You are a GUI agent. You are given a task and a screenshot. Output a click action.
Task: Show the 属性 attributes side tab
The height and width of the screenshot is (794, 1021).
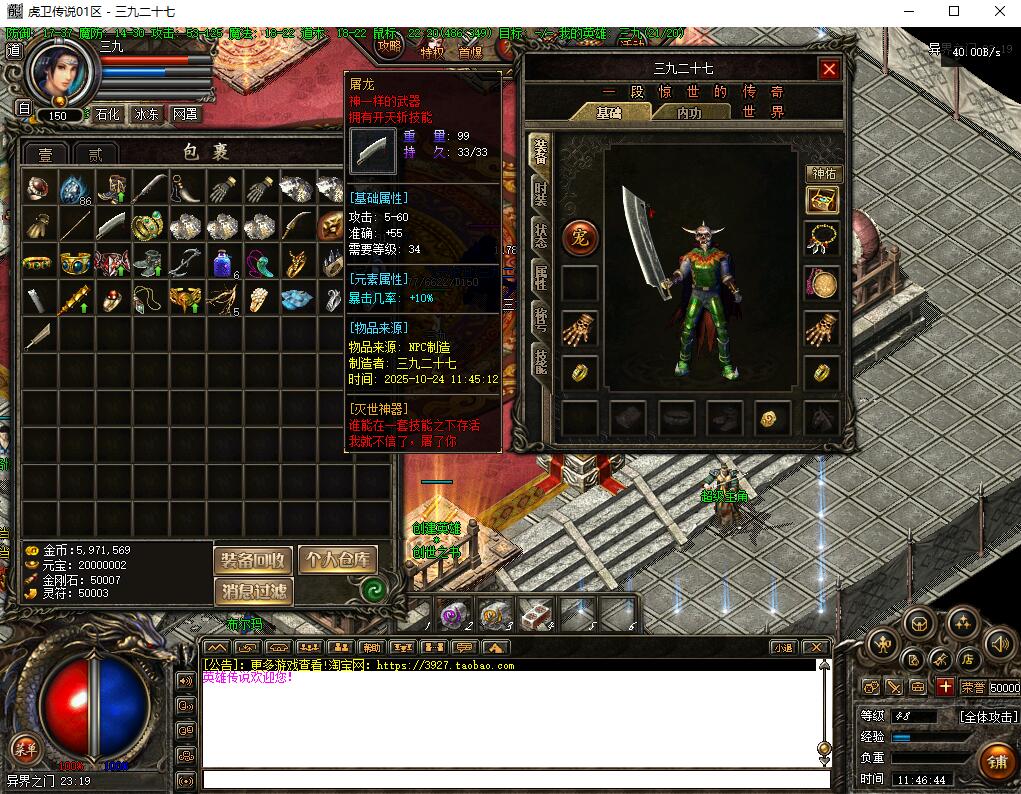(540, 277)
